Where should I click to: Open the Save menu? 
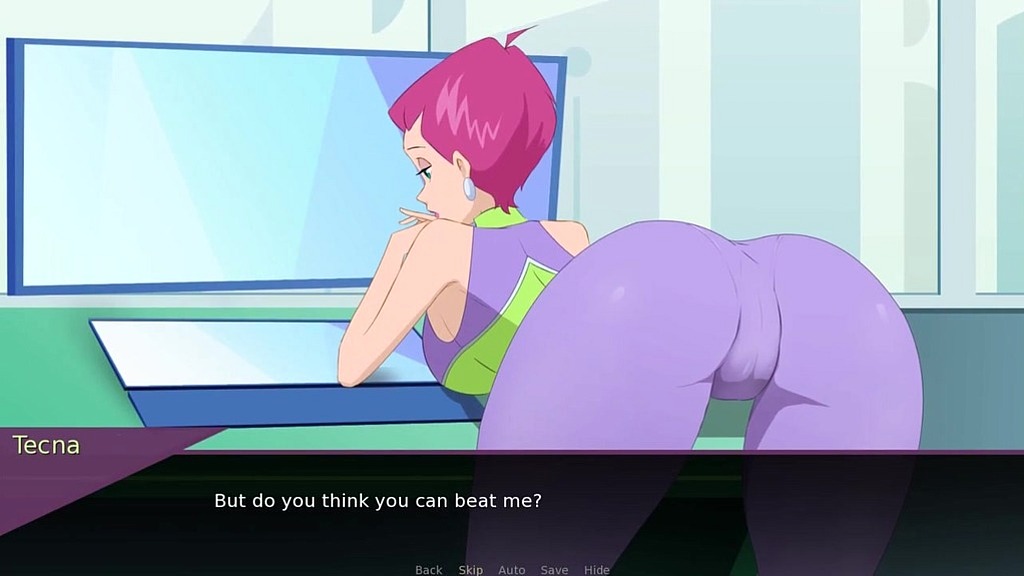click(554, 570)
